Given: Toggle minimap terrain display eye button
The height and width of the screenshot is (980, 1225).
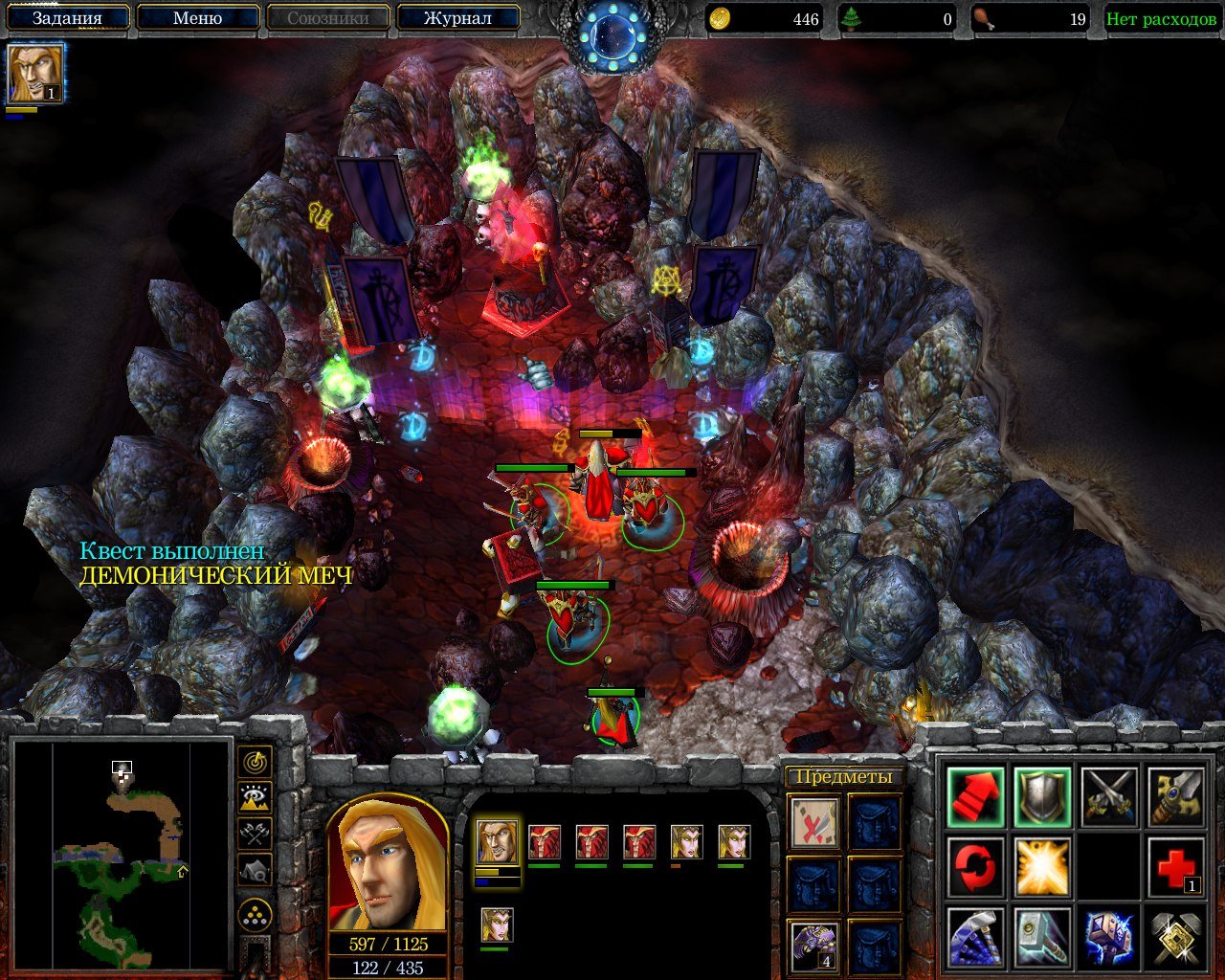Looking at the screenshot, I should tap(255, 797).
